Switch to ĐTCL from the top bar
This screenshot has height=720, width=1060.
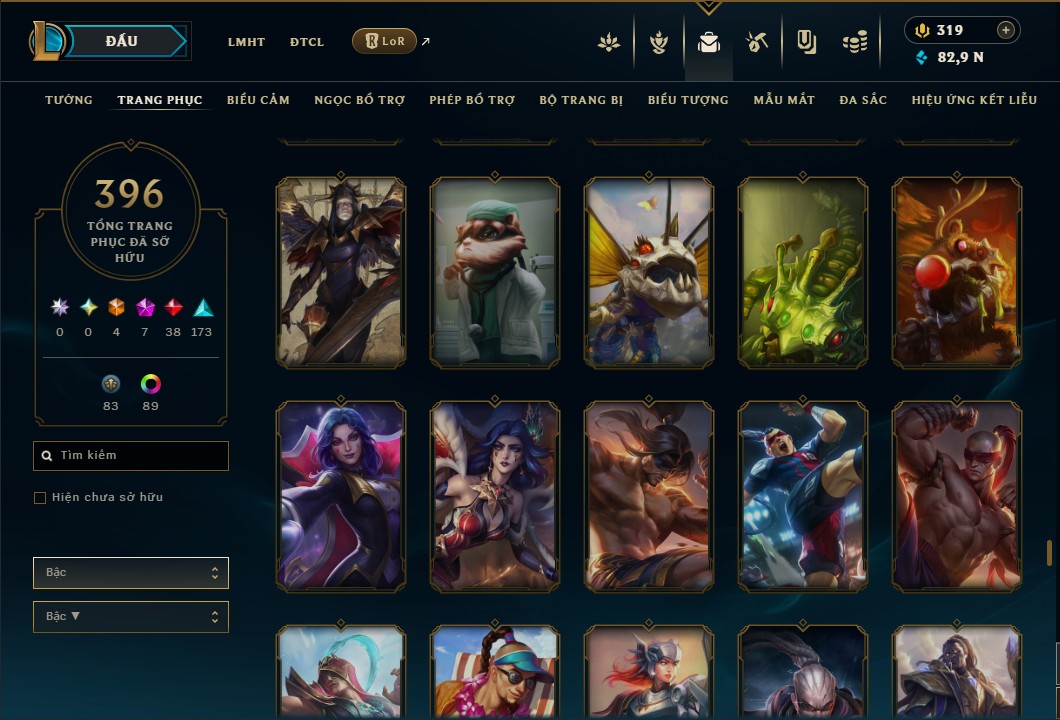307,42
